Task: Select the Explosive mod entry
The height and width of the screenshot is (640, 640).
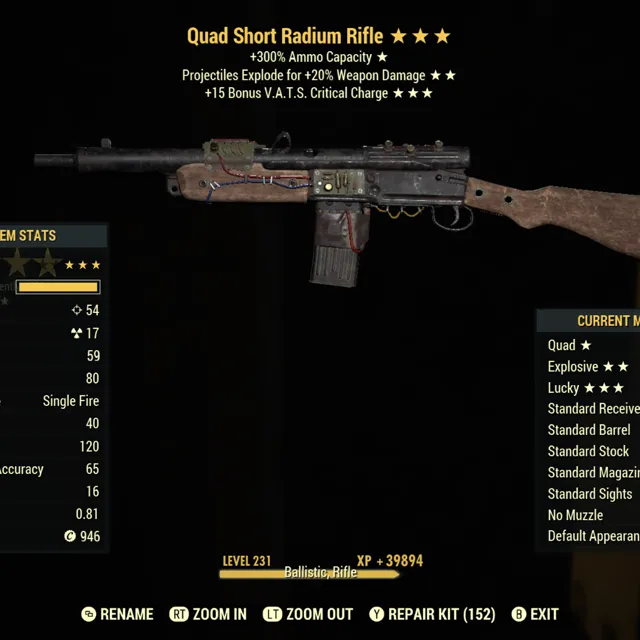Action: (x=588, y=367)
